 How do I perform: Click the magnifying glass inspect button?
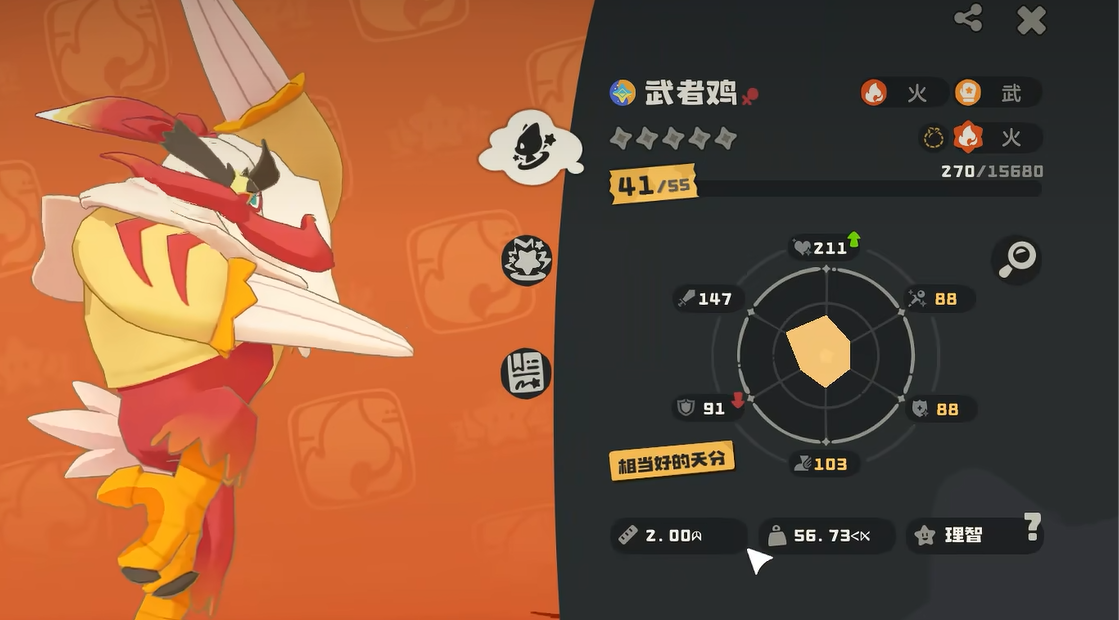(x=1016, y=260)
